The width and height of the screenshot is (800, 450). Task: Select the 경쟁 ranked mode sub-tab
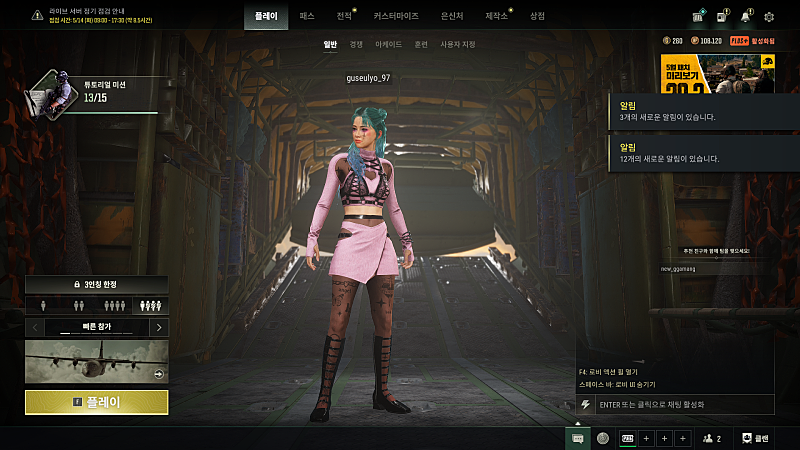click(356, 45)
